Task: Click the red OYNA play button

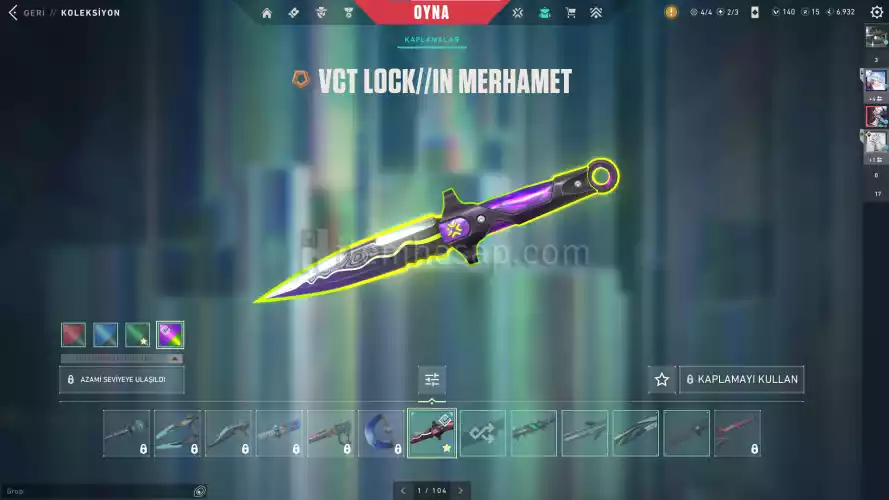Action: (x=430, y=13)
